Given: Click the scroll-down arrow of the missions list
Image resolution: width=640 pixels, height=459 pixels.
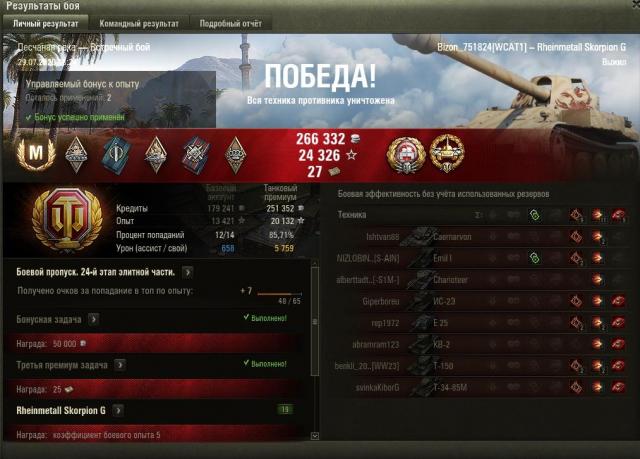Looking at the screenshot, I should (317, 436).
